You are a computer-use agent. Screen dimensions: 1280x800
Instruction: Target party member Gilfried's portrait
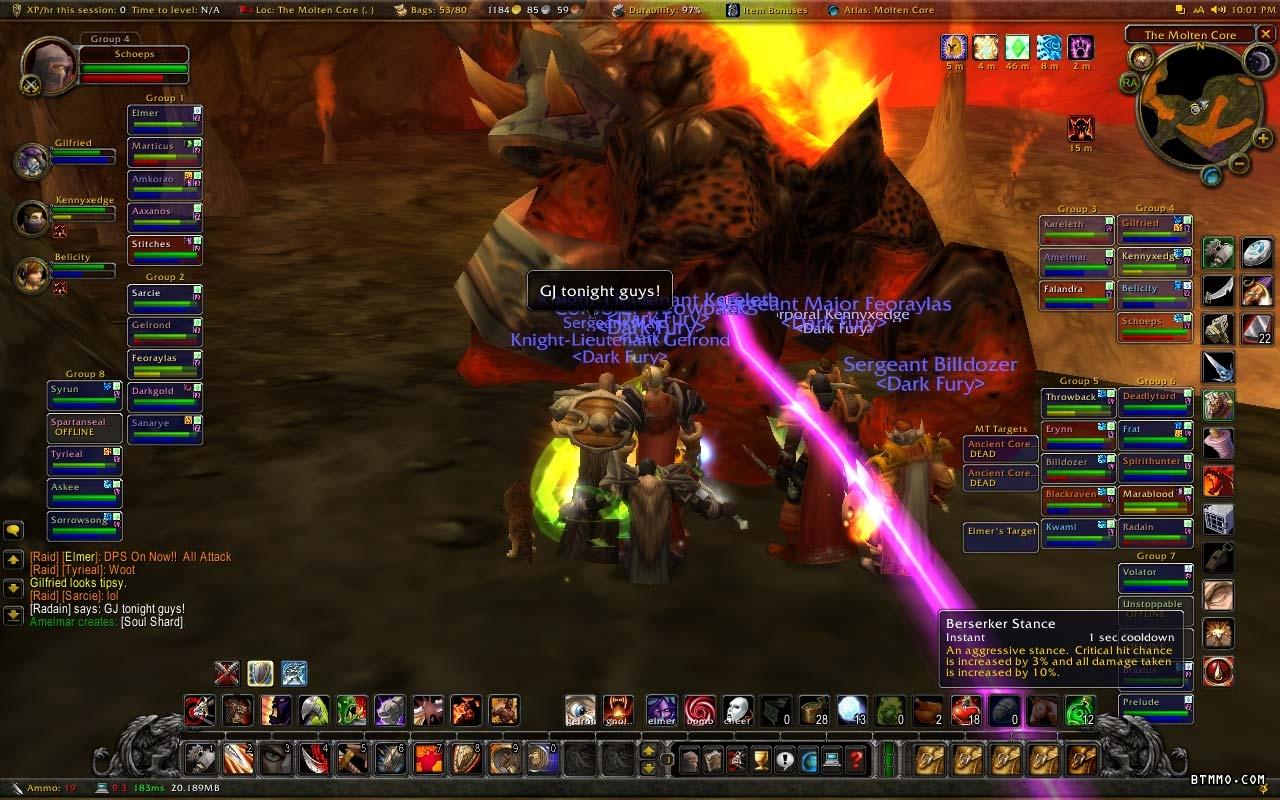(31, 161)
